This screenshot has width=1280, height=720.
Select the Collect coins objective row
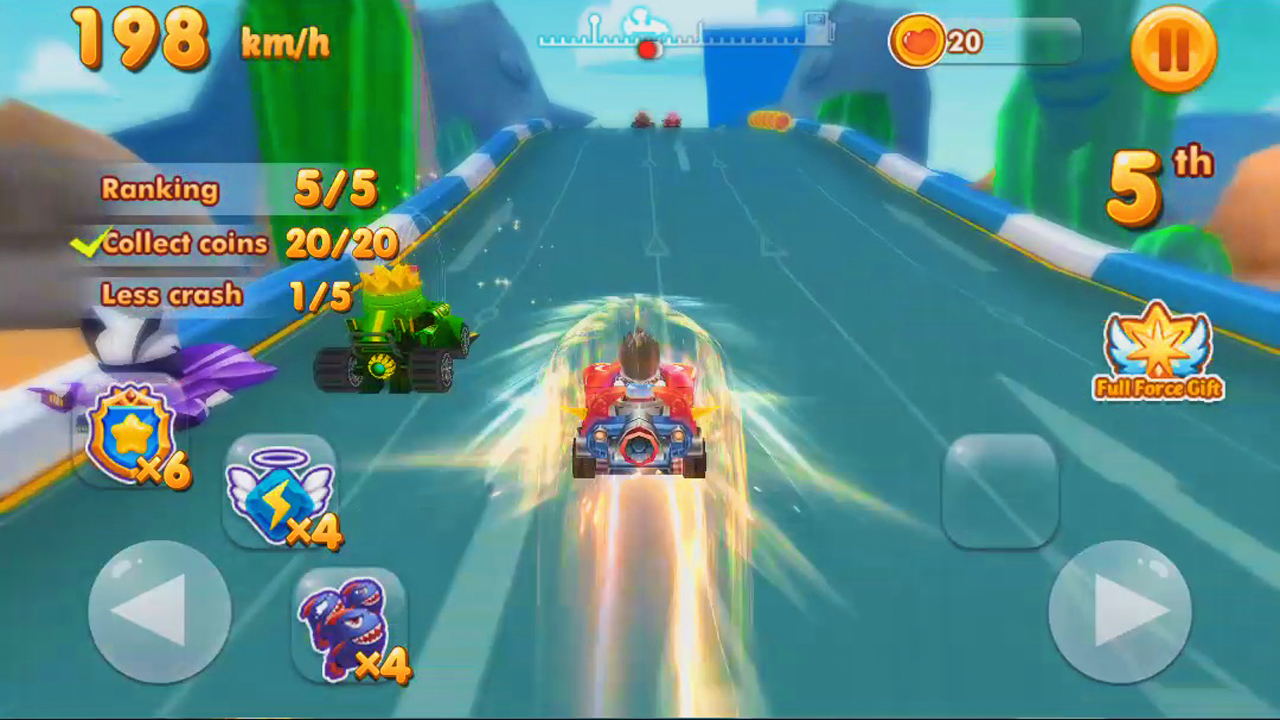(240, 242)
